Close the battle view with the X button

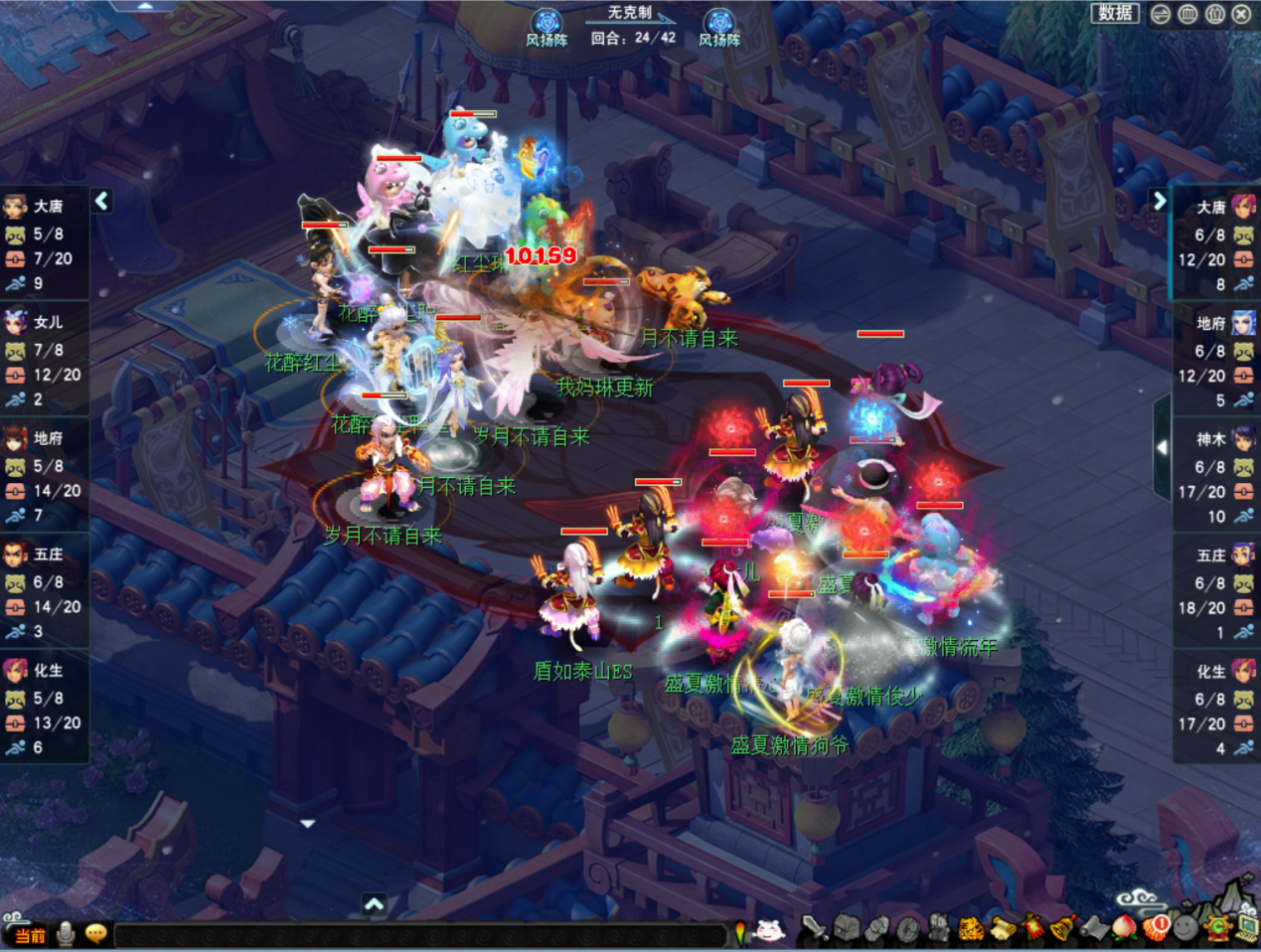point(1241,14)
